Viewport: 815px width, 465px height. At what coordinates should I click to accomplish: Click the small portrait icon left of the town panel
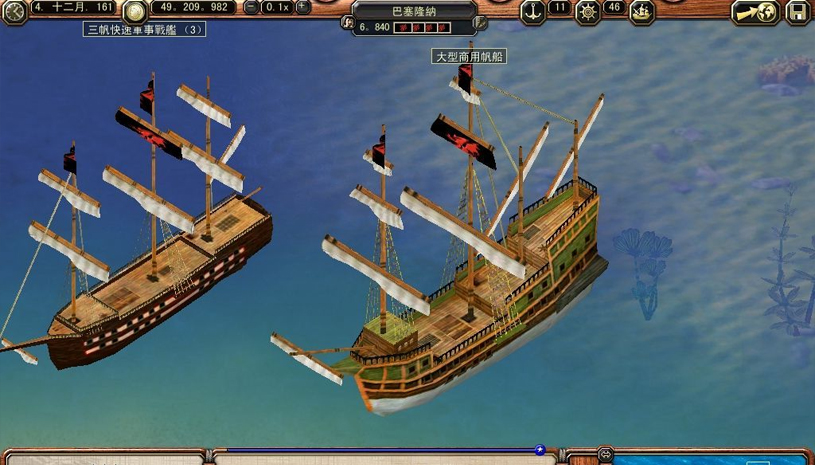pyautogui.click(x=347, y=22)
